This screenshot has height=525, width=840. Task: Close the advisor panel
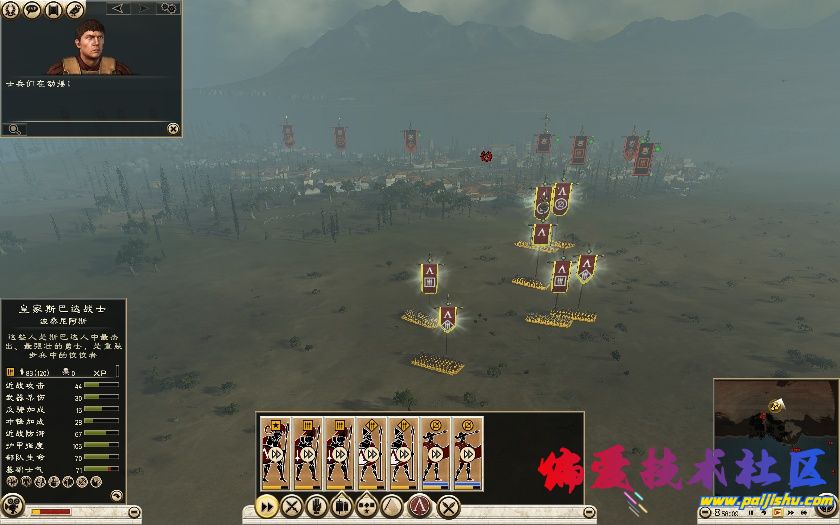coord(173,128)
